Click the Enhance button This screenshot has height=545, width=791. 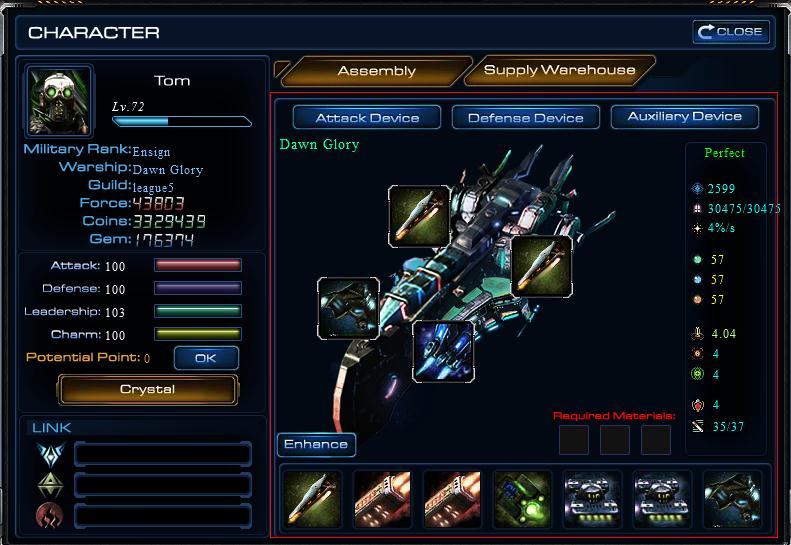pyautogui.click(x=315, y=445)
